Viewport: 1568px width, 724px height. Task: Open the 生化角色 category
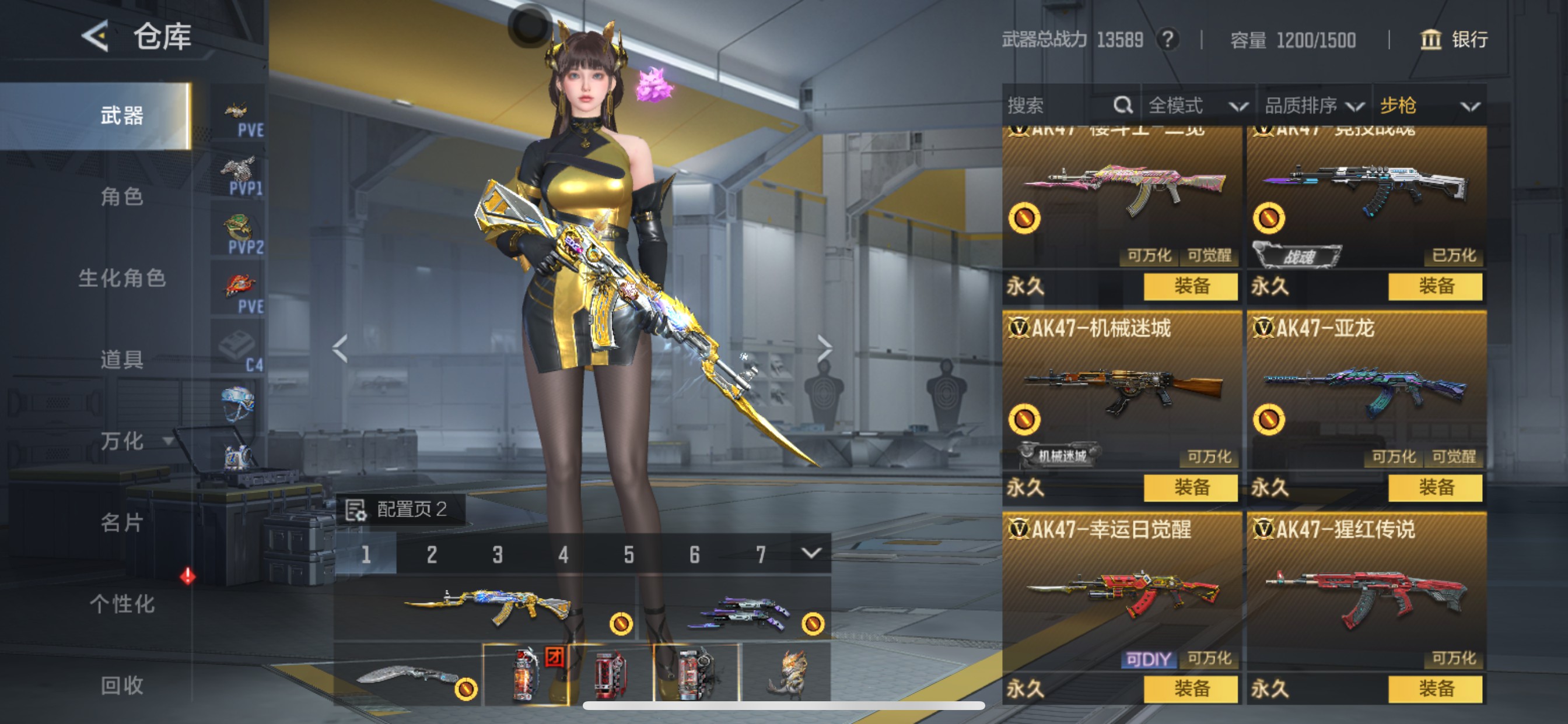122,278
